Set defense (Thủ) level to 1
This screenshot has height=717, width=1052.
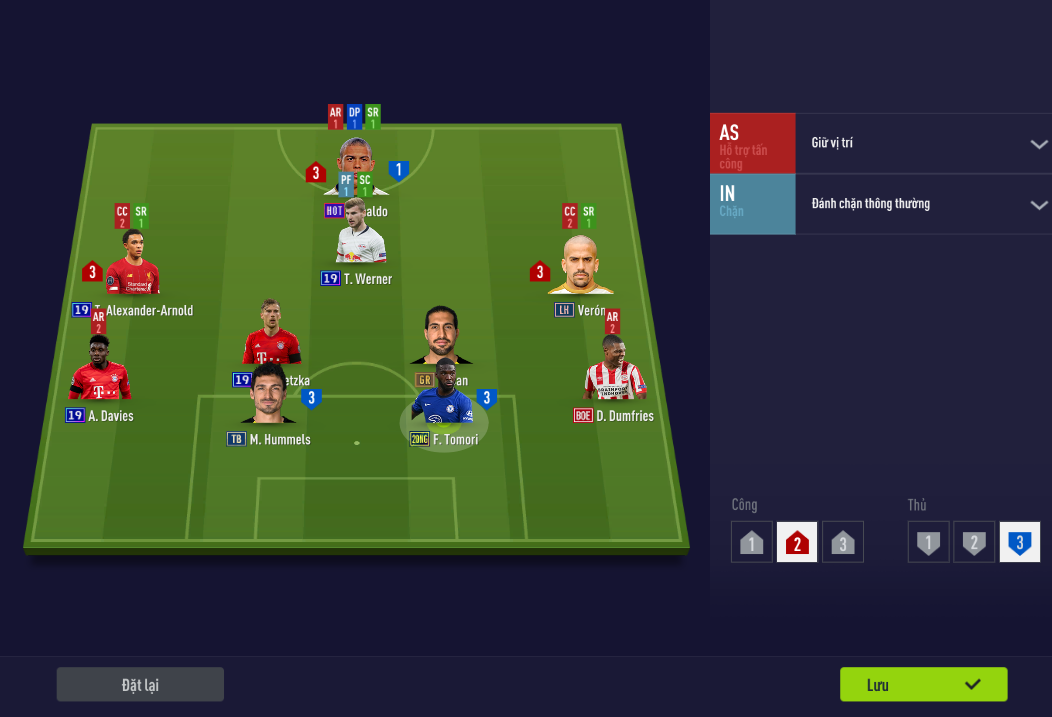click(928, 543)
